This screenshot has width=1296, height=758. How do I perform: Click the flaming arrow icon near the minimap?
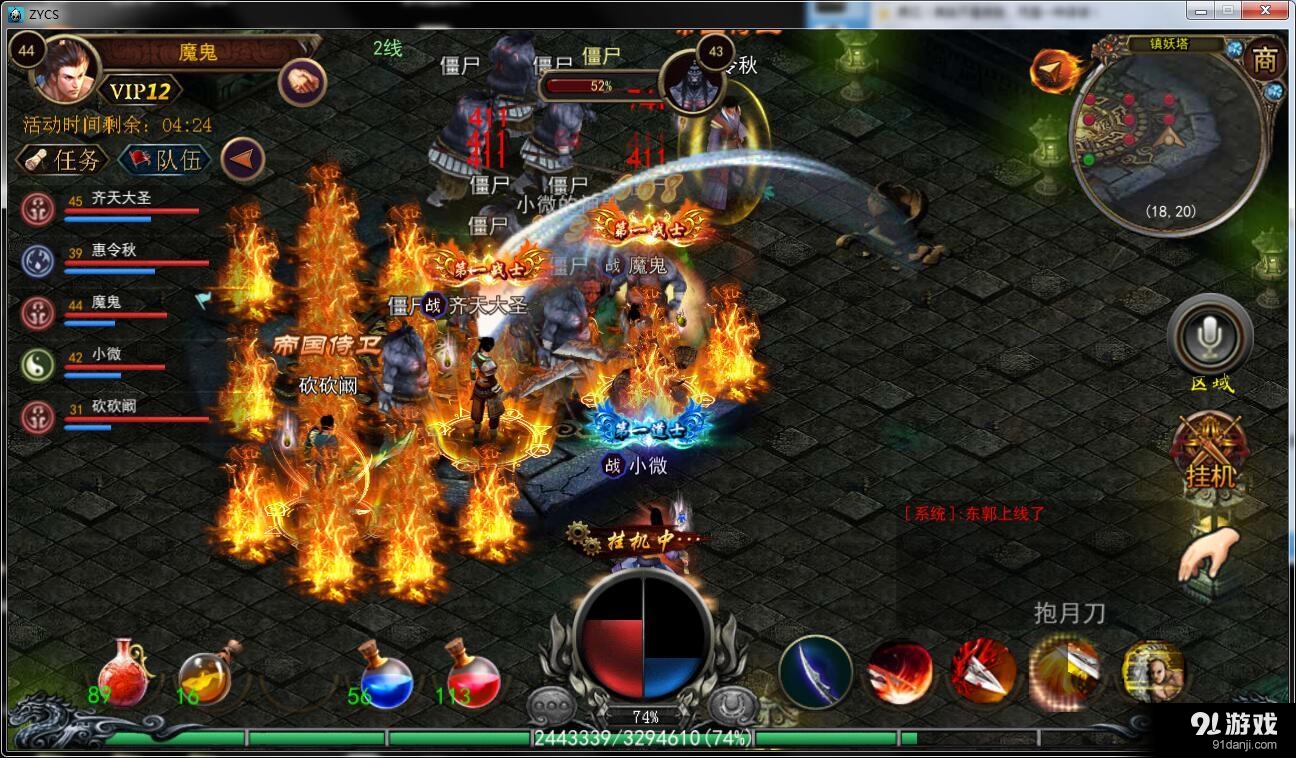[x=1055, y=69]
